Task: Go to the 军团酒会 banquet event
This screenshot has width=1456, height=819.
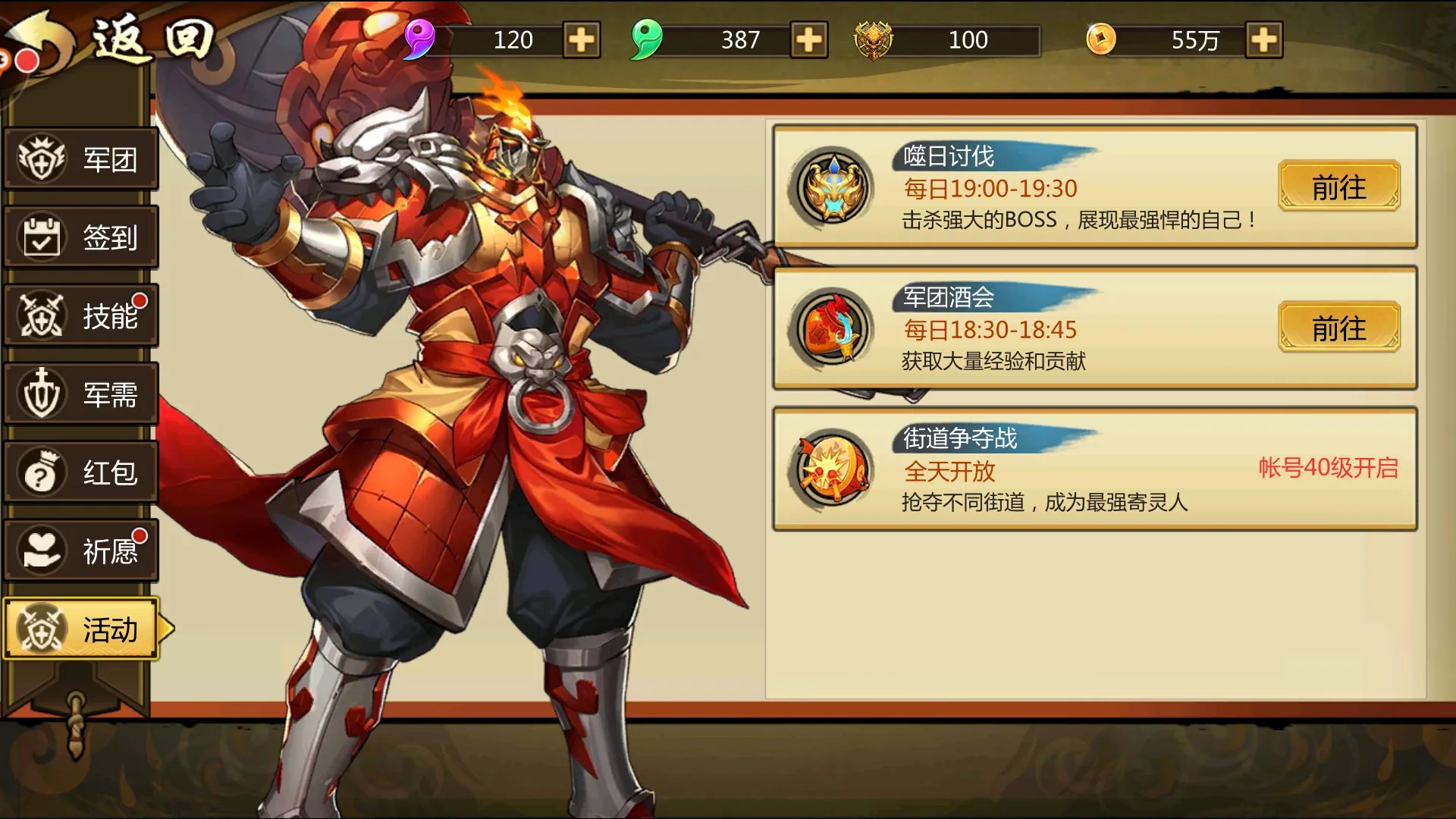Action: click(1338, 328)
